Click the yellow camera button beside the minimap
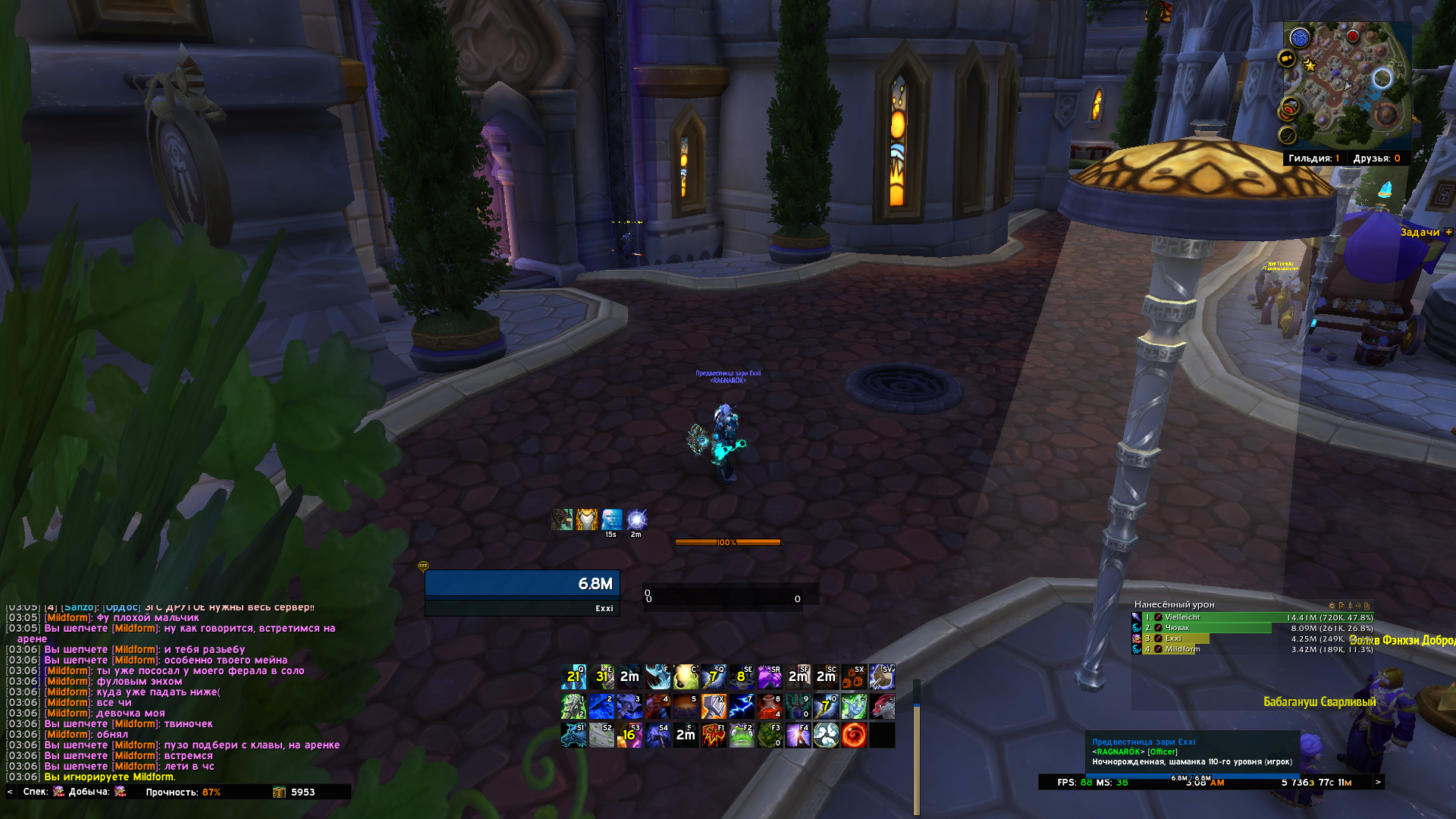Image resolution: width=1456 pixels, height=819 pixels. click(x=1286, y=58)
